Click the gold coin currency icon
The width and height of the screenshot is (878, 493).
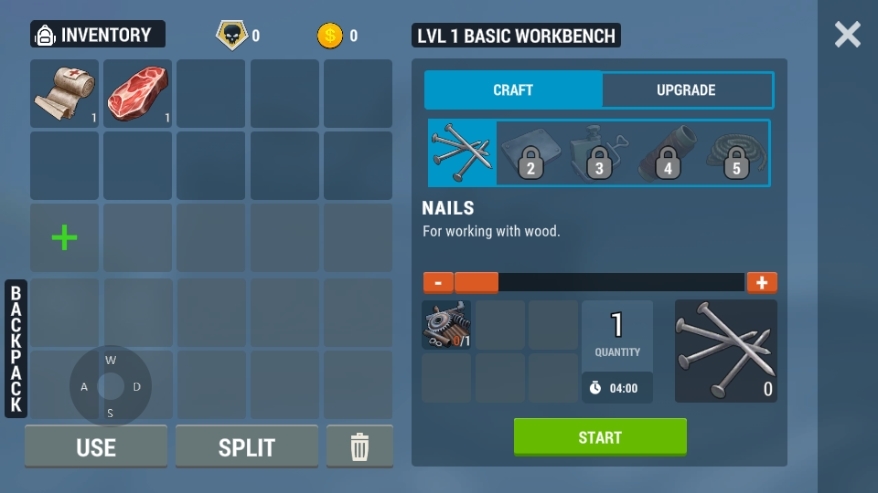coord(329,36)
